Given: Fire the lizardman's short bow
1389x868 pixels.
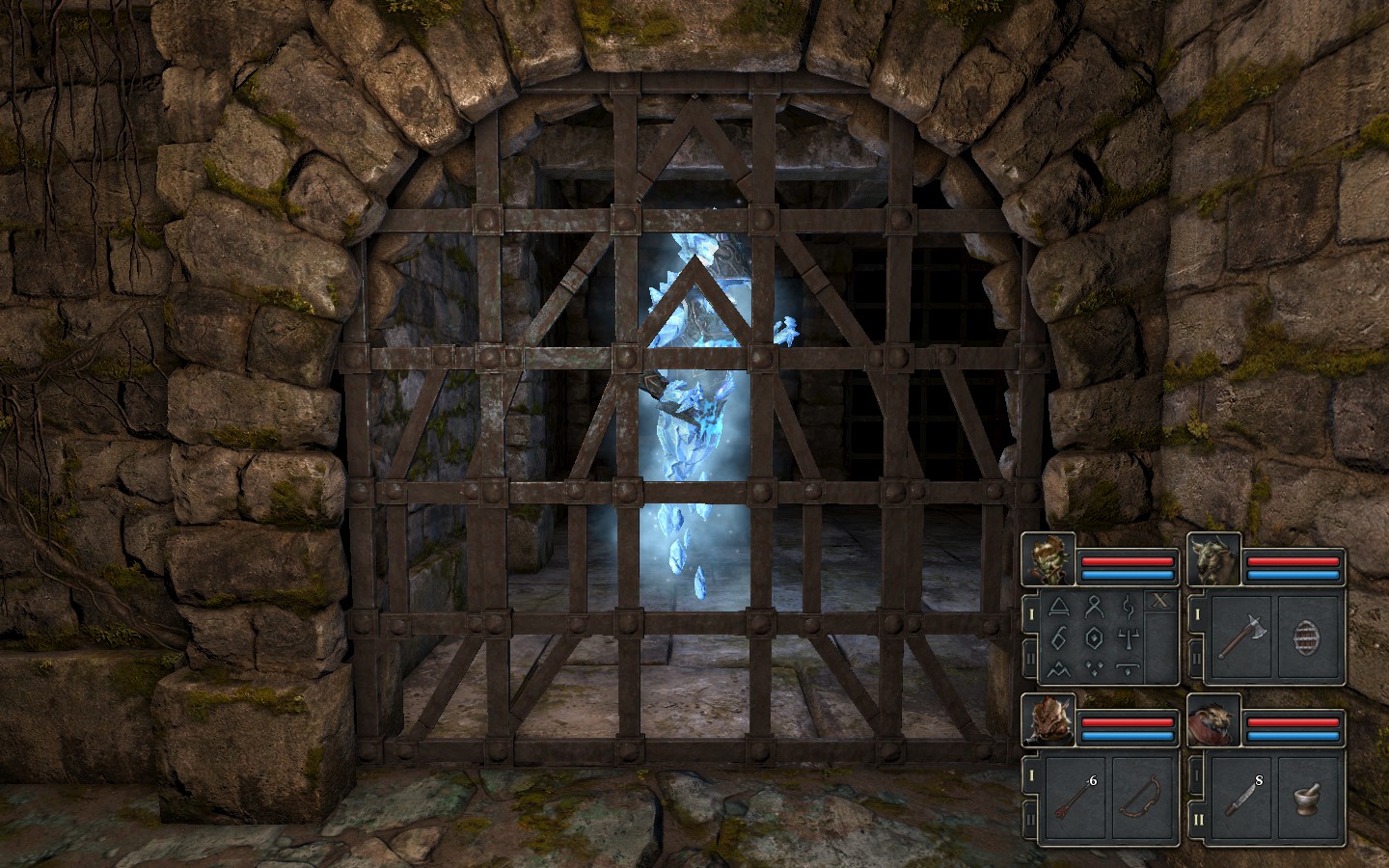Looking at the screenshot, I should tap(1144, 797).
